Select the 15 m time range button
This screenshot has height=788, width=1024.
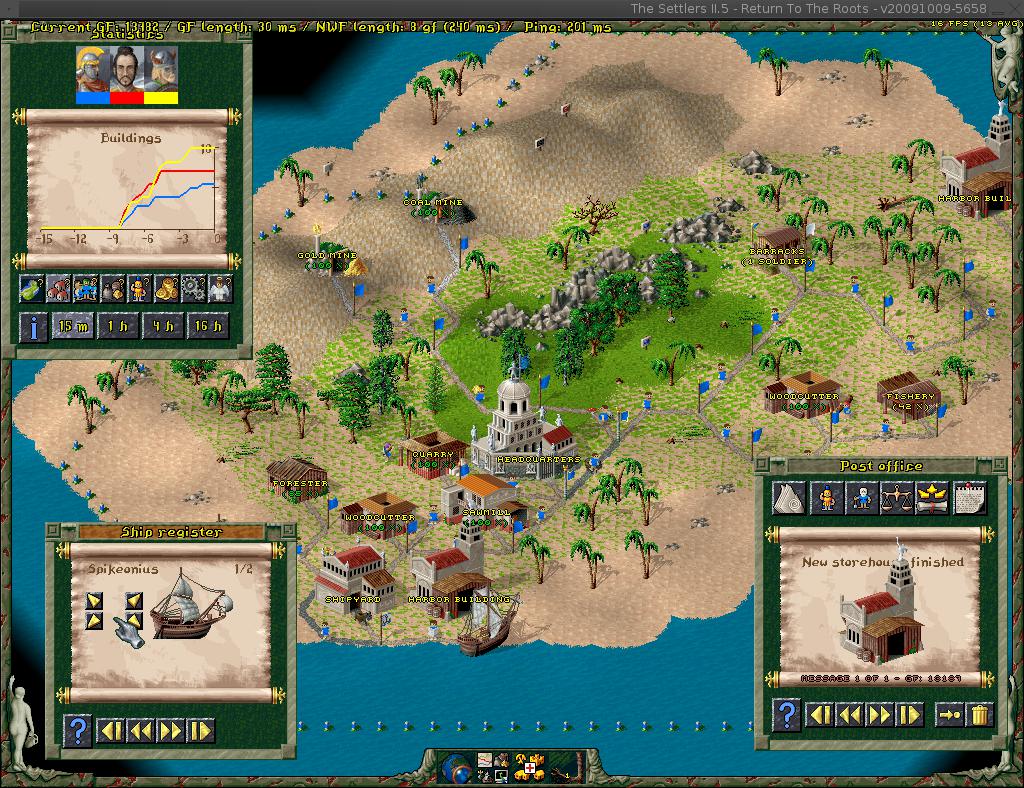click(x=71, y=327)
